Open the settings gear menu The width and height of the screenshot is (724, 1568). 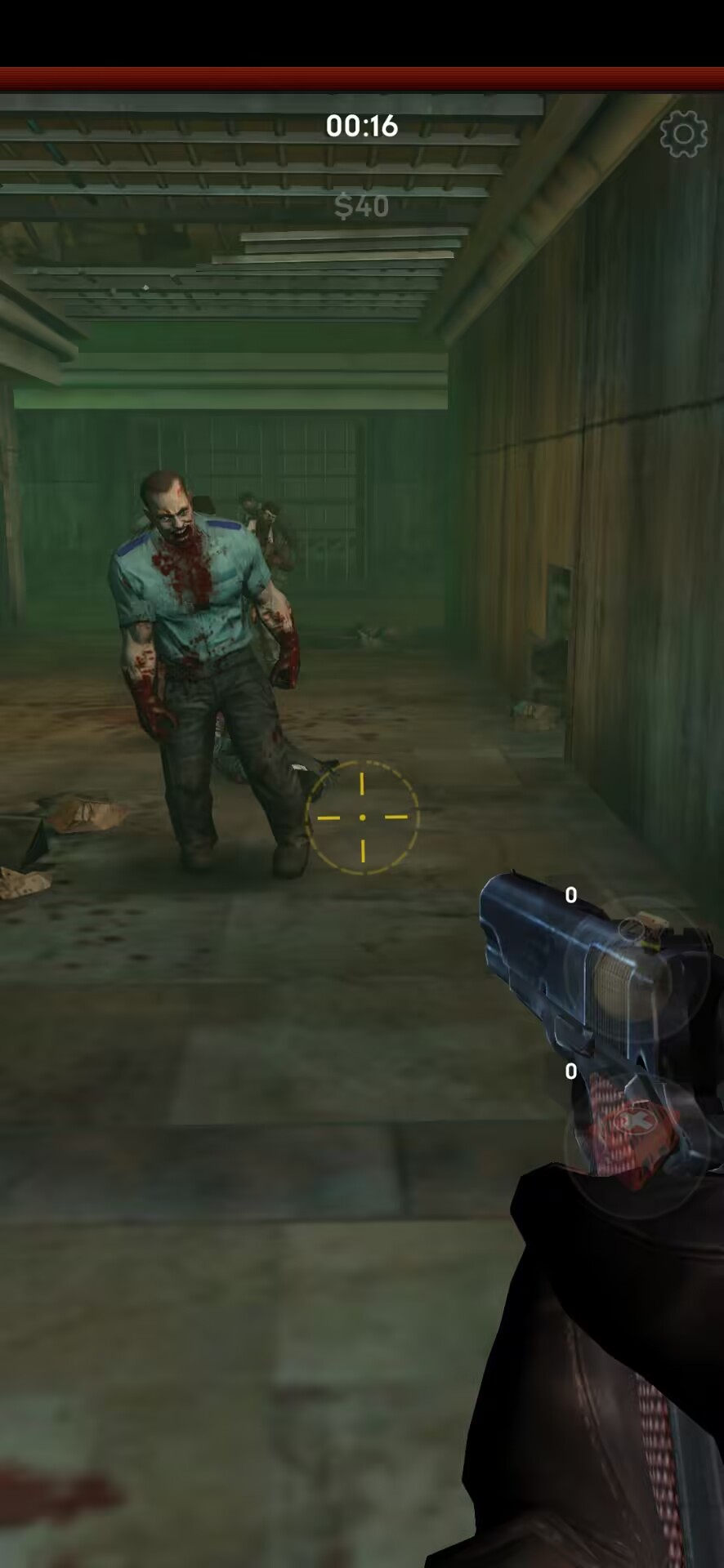pos(683,134)
